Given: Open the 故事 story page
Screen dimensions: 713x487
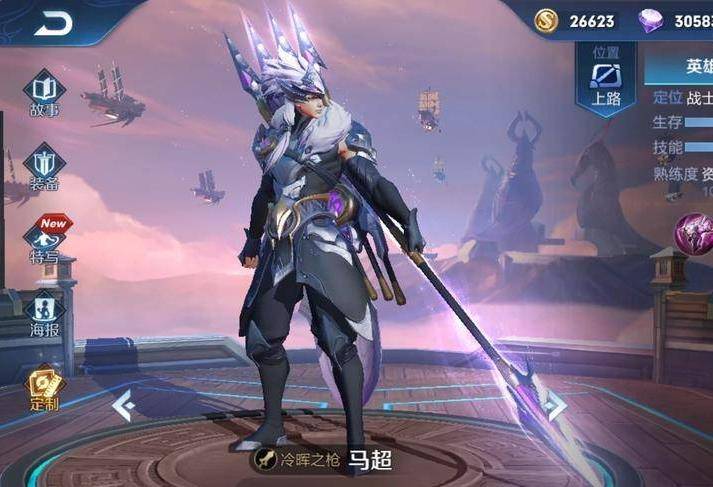Looking at the screenshot, I should pos(44,92).
